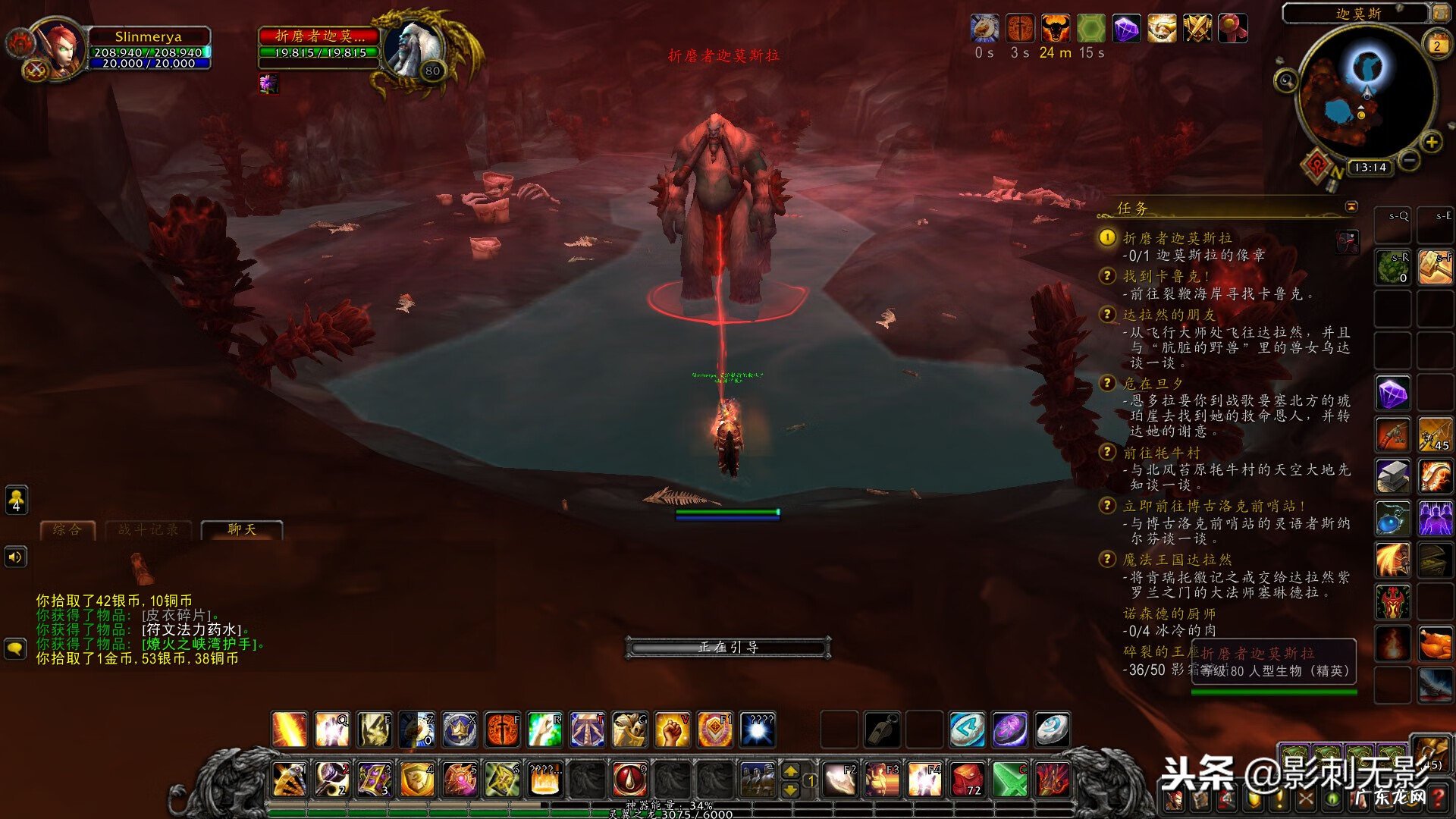Use the whistle item slot
The image size is (1456, 819).
tap(882, 730)
